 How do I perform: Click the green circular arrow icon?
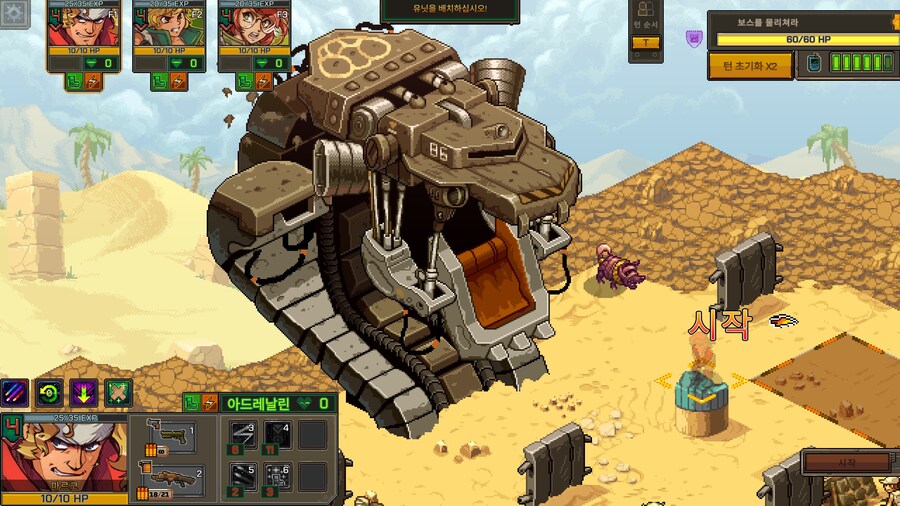[49, 392]
